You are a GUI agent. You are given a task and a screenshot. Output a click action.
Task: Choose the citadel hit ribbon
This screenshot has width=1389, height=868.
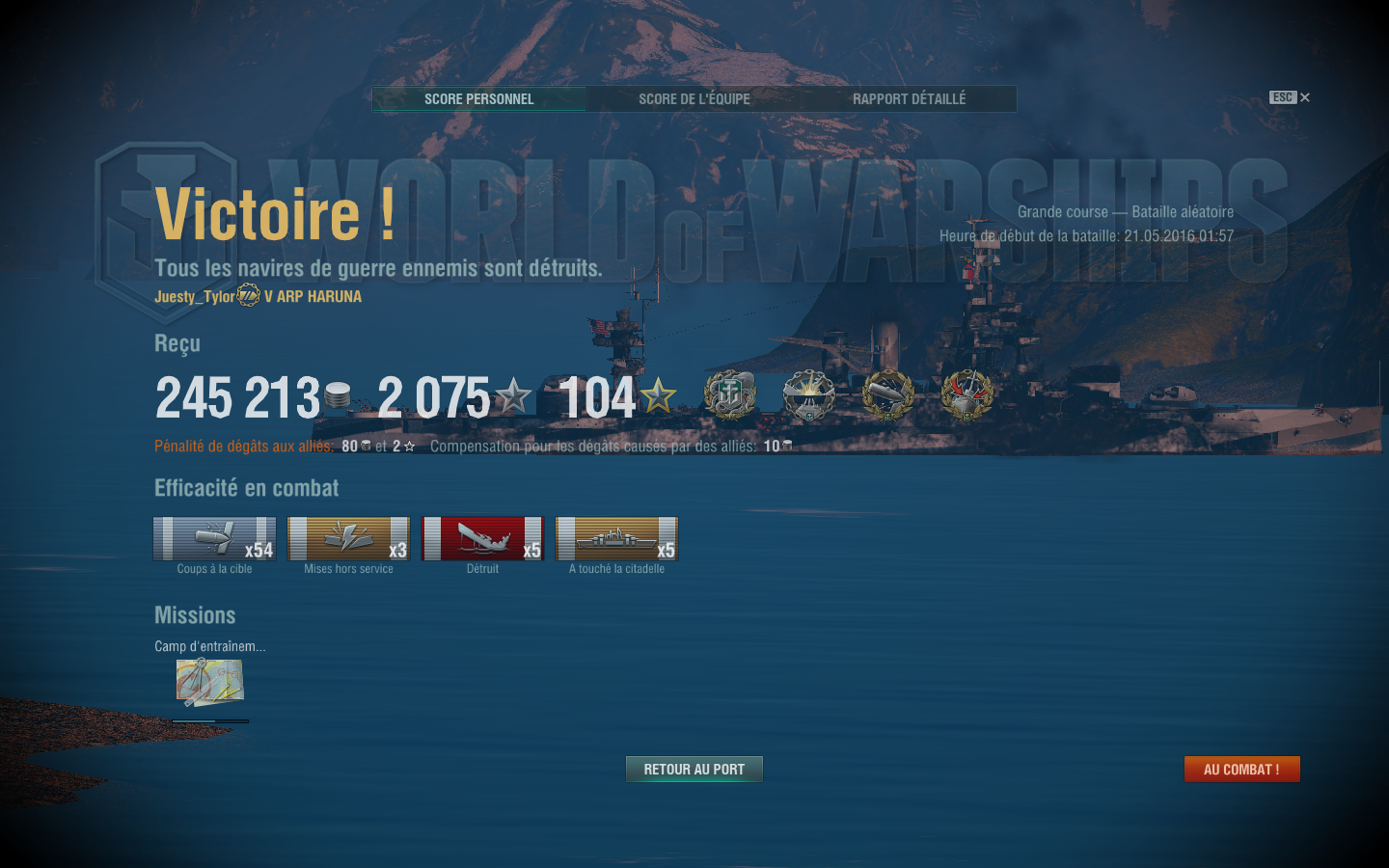tap(616, 539)
